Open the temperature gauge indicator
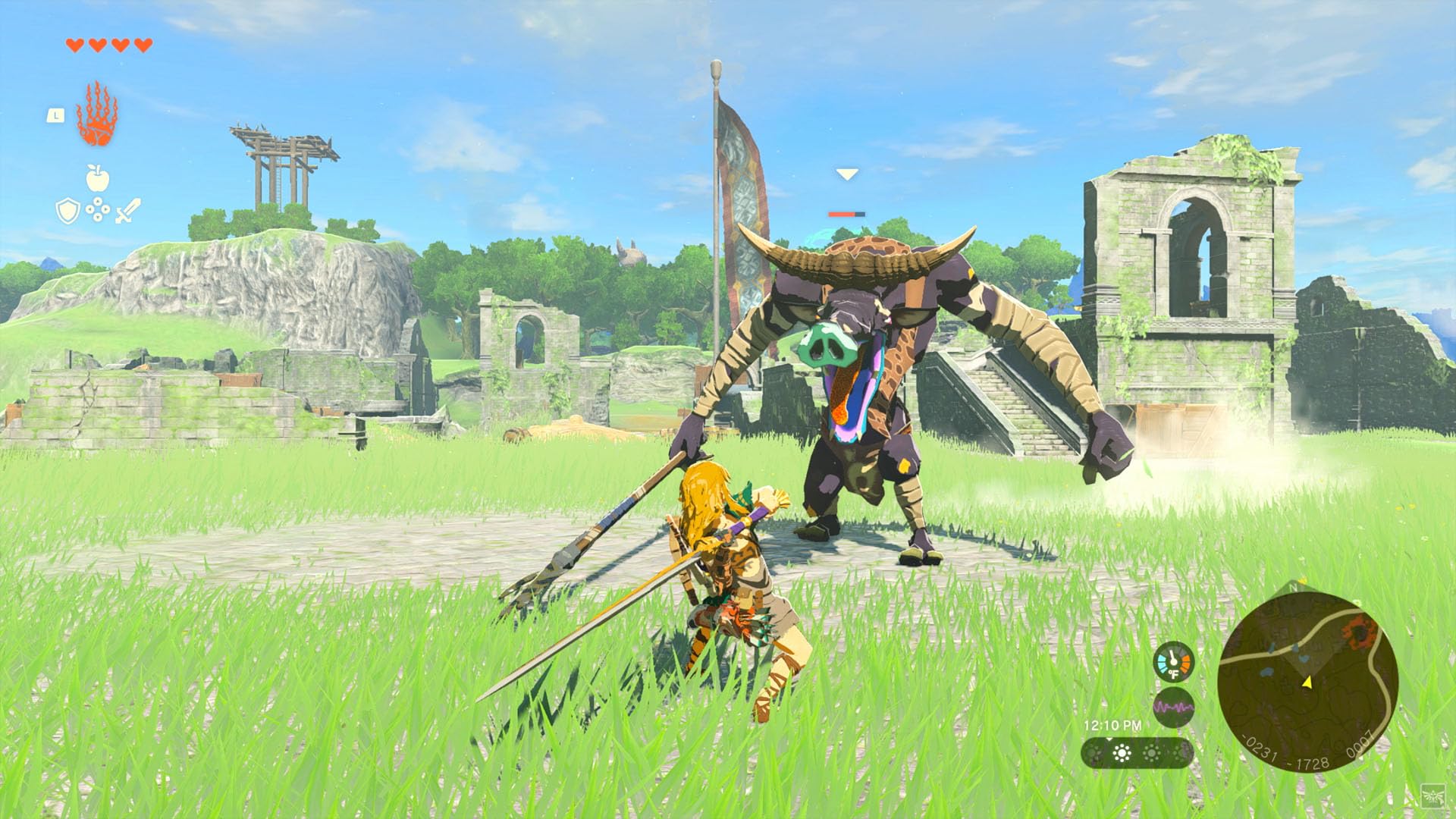This screenshot has width=1456, height=819. point(1174,662)
